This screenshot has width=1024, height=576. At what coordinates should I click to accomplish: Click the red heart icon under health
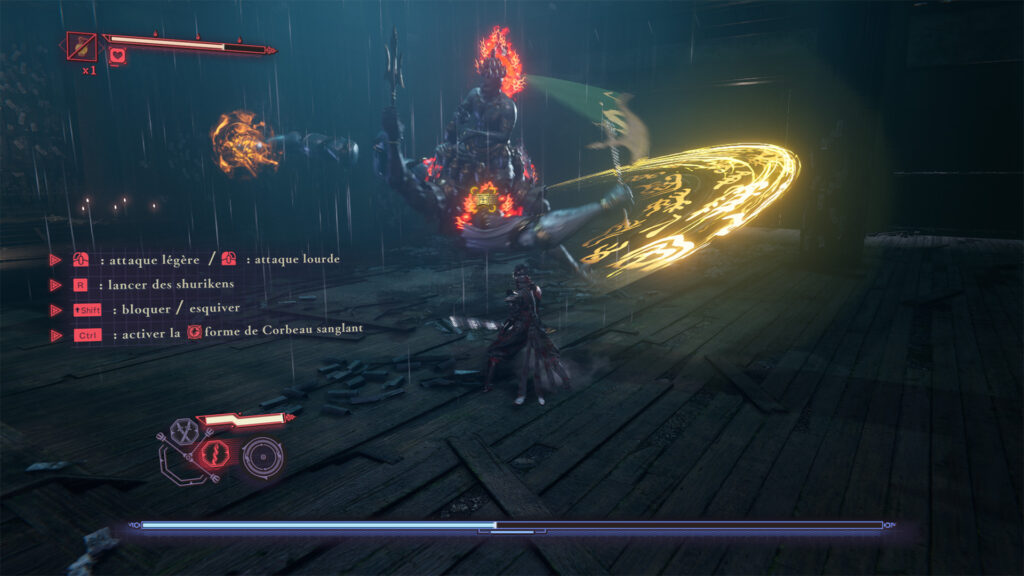118,58
